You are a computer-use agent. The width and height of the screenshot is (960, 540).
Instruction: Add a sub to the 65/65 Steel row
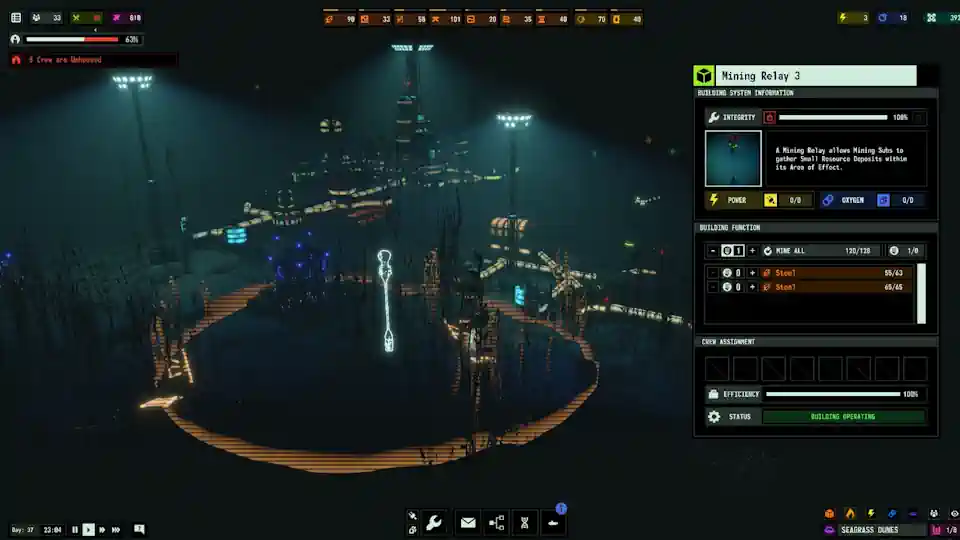tap(752, 287)
